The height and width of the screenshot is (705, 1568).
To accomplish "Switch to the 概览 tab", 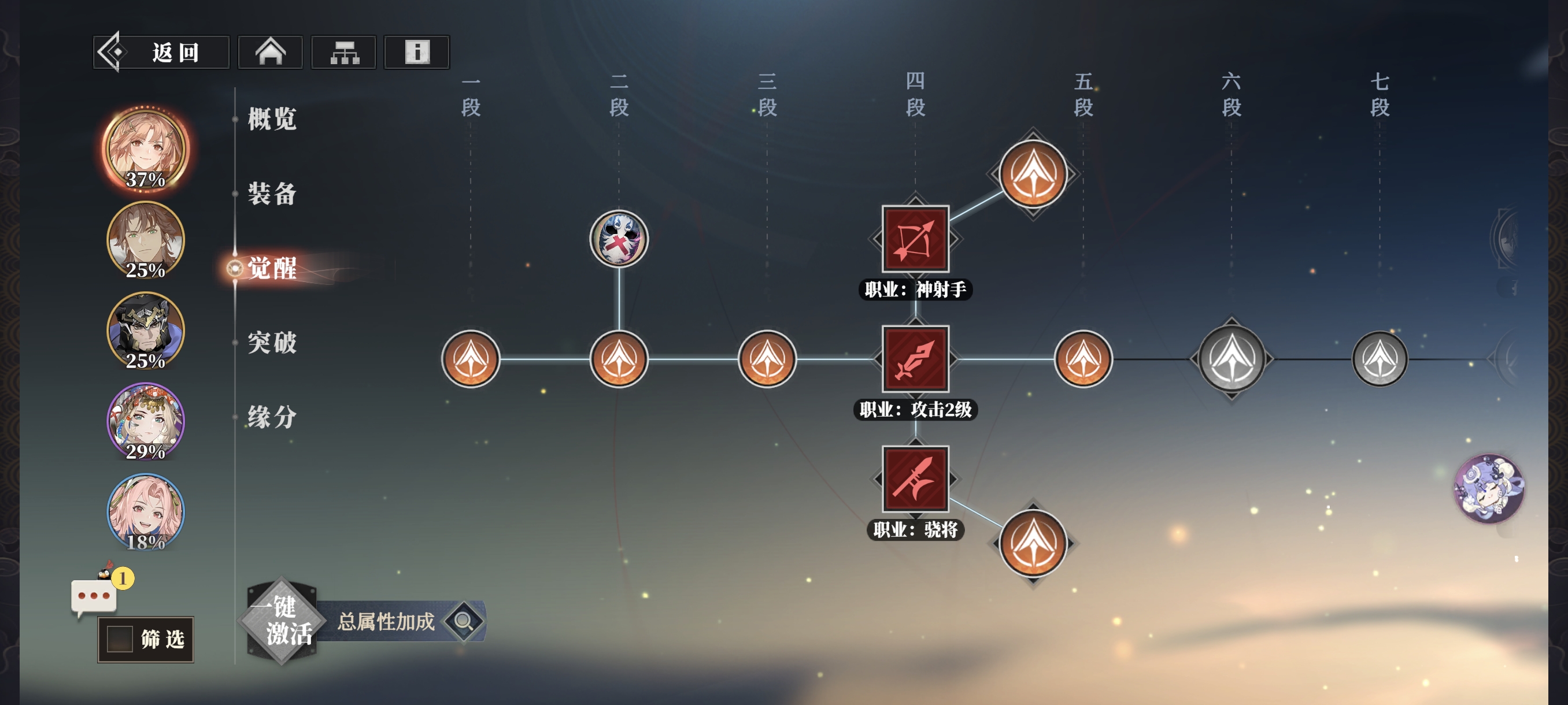I will coord(272,118).
